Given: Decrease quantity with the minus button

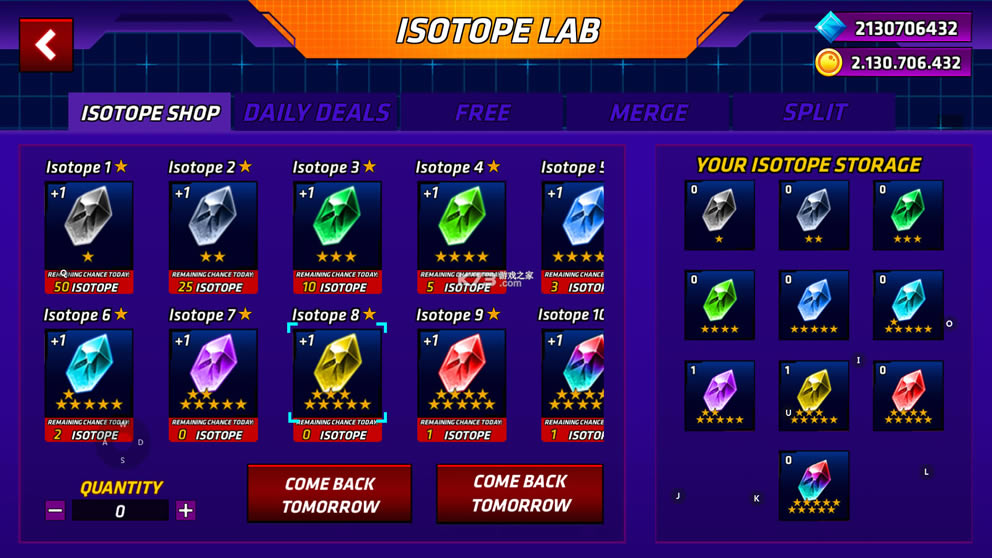Looking at the screenshot, I should (55, 511).
